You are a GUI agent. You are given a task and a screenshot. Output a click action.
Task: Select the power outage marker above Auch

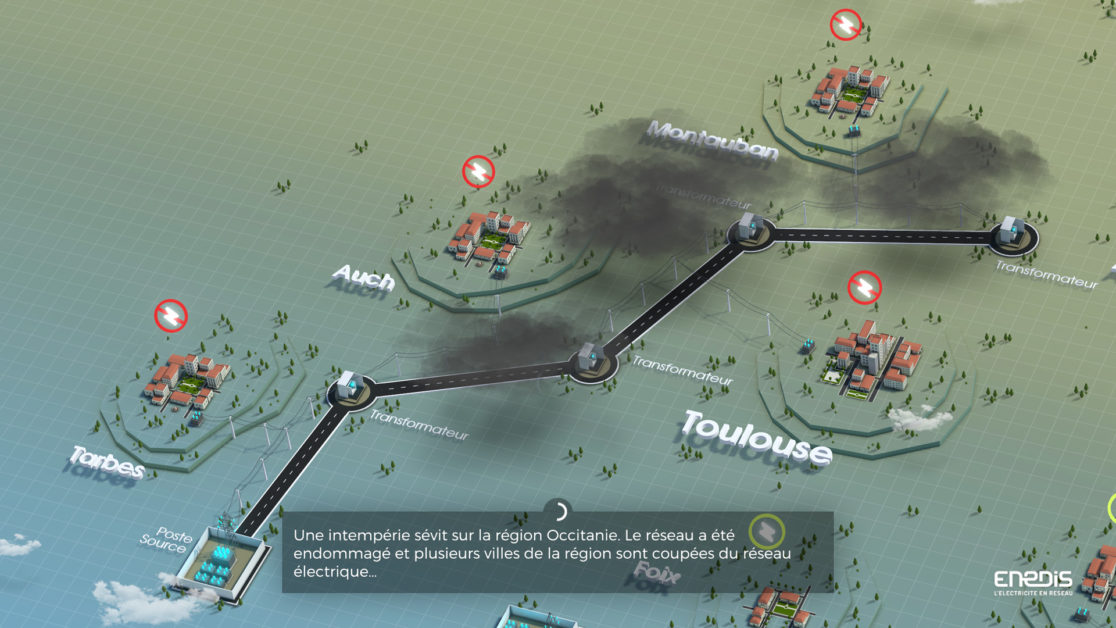479,172
